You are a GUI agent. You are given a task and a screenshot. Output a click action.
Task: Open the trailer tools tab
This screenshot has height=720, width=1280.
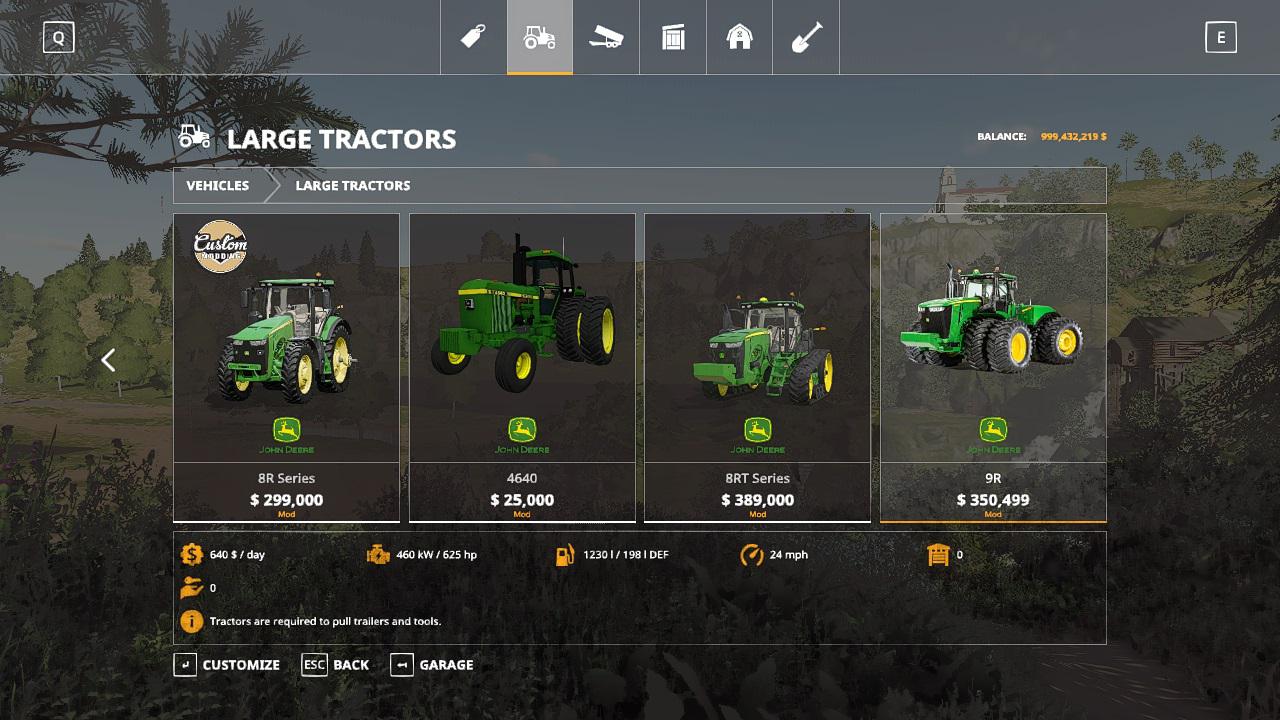coord(606,38)
